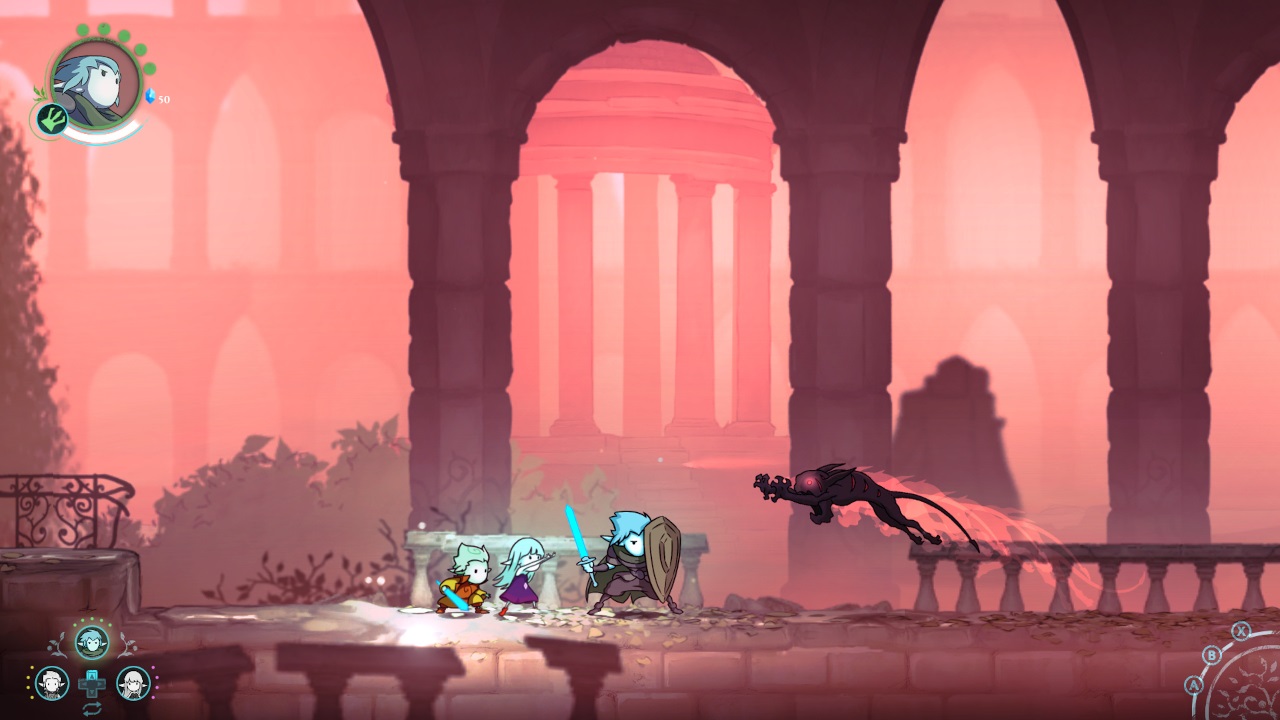The image size is (1280, 720).
Task: Toggle the up arrow on the D-pad indicator
Action: tap(92, 674)
